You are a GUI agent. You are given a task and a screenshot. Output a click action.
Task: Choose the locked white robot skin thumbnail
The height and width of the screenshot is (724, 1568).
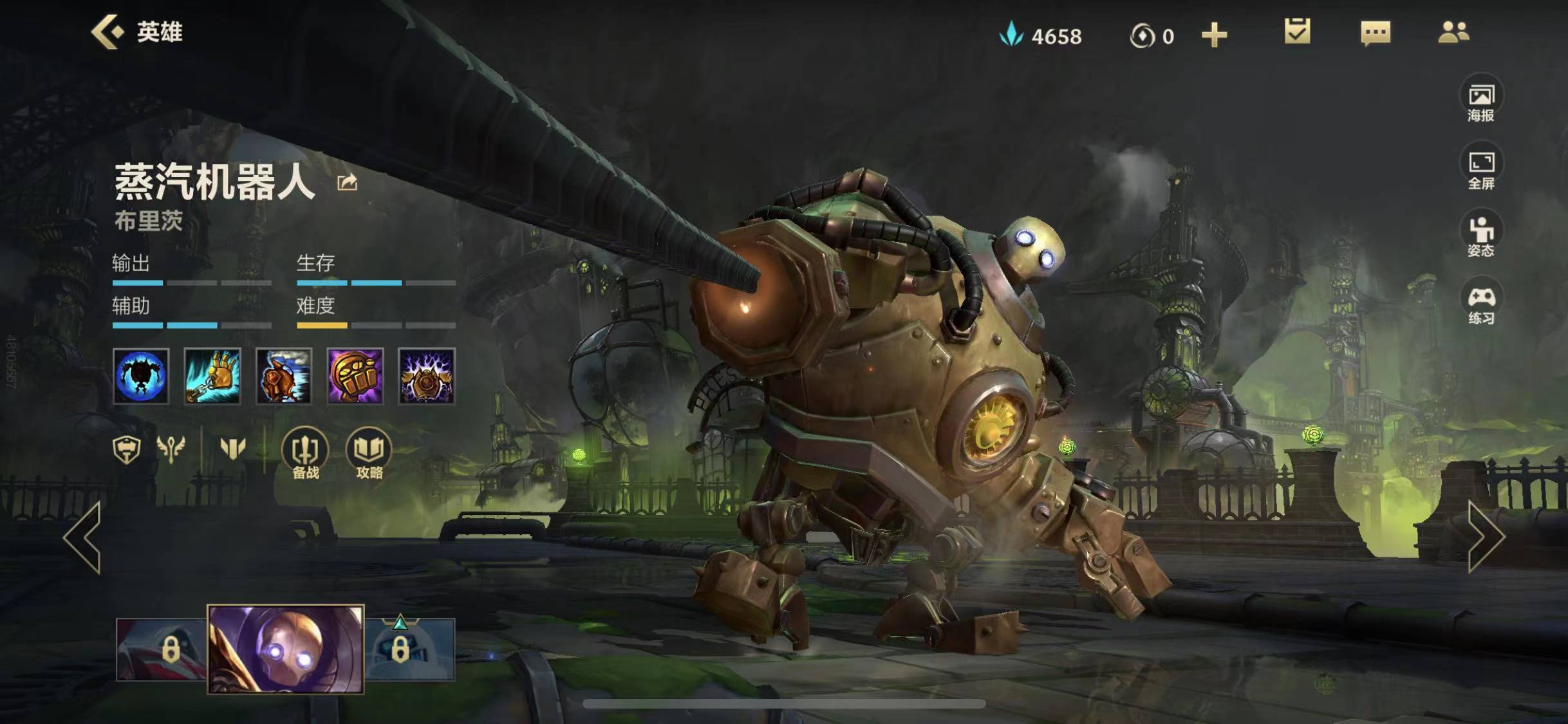(411, 649)
